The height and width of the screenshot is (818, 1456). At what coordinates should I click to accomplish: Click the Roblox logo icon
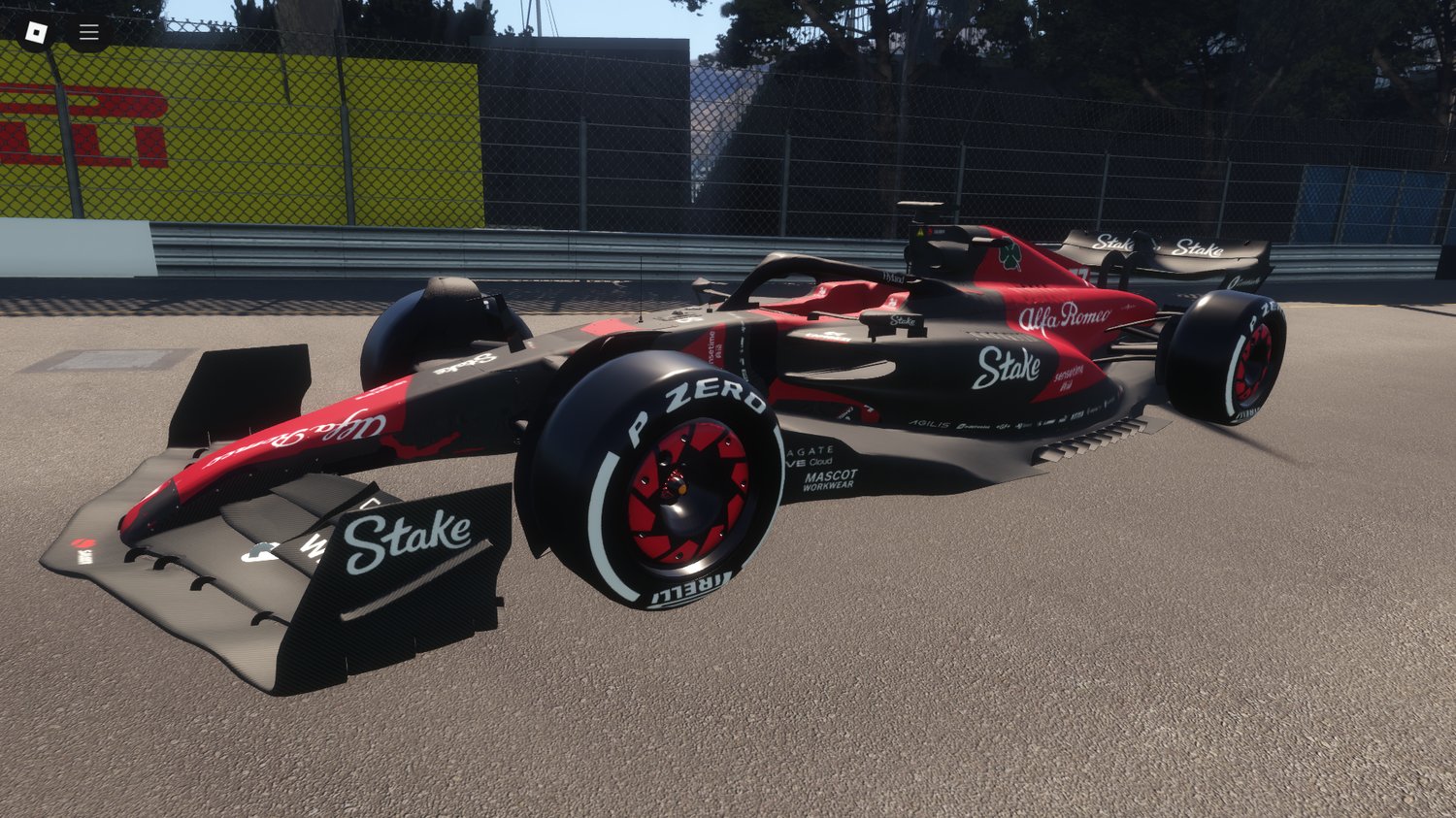point(37,30)
